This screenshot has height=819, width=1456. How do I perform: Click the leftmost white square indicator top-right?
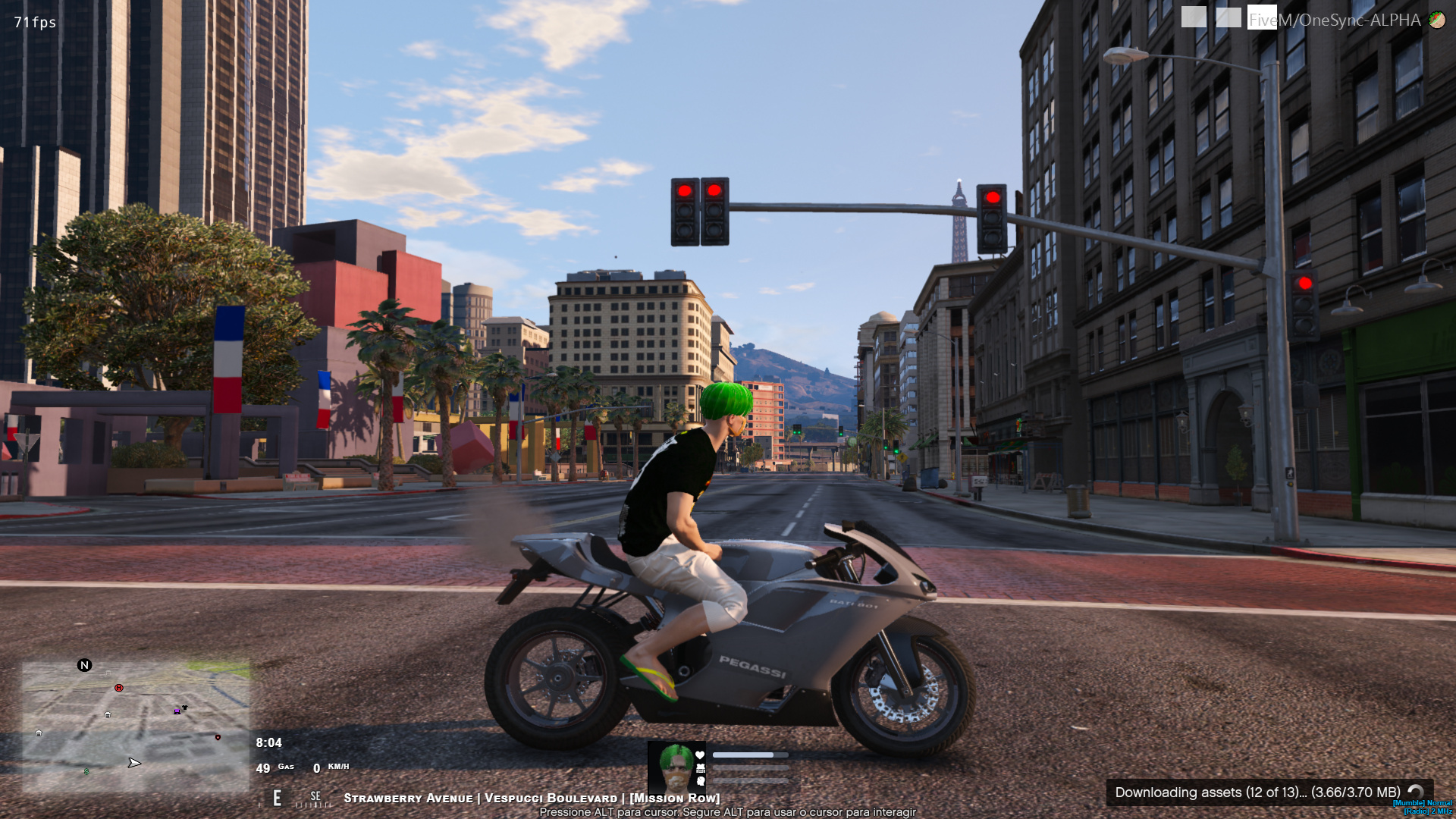1194,17
